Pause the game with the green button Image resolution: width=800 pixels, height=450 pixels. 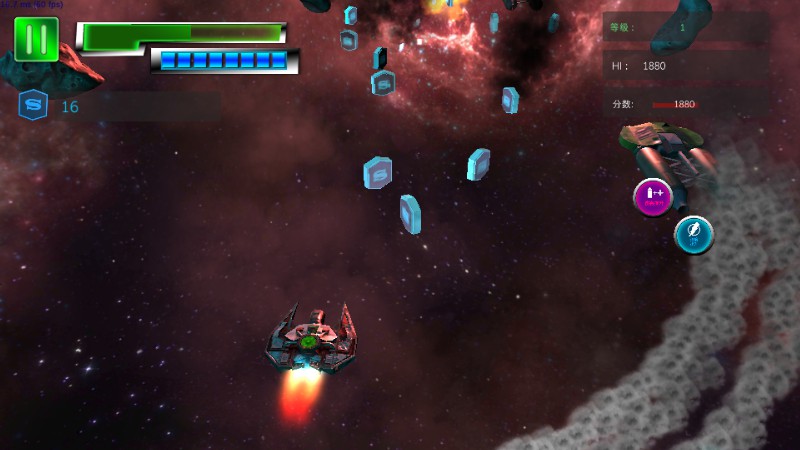[37, 39]
